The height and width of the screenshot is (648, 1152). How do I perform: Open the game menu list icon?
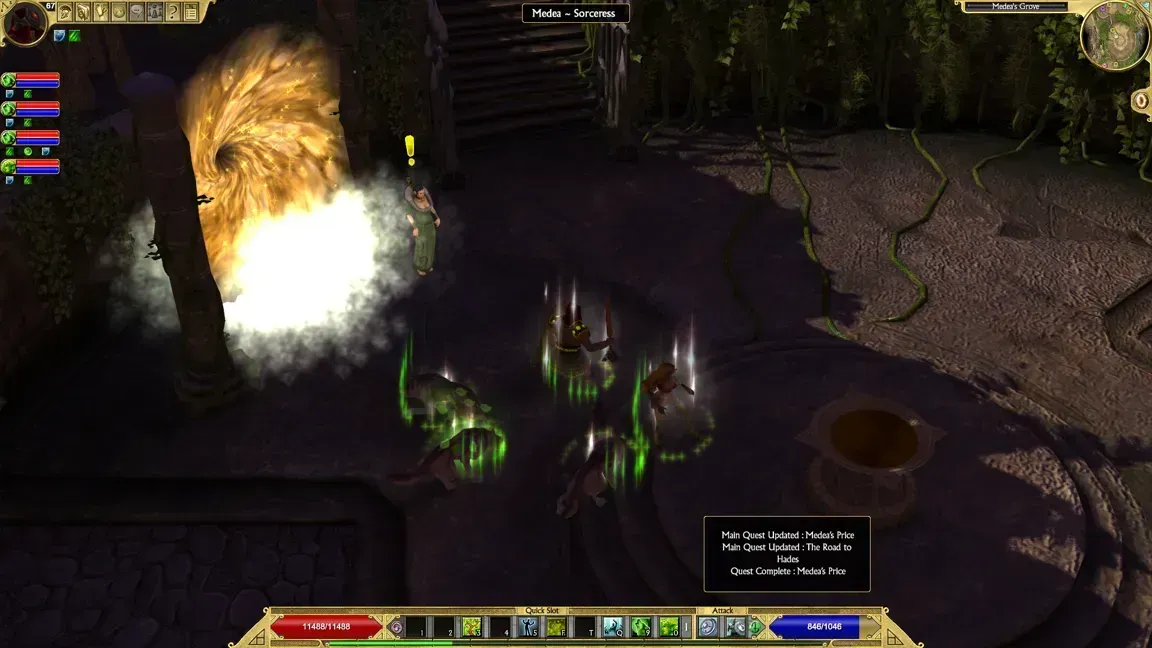tap(190, 12)
